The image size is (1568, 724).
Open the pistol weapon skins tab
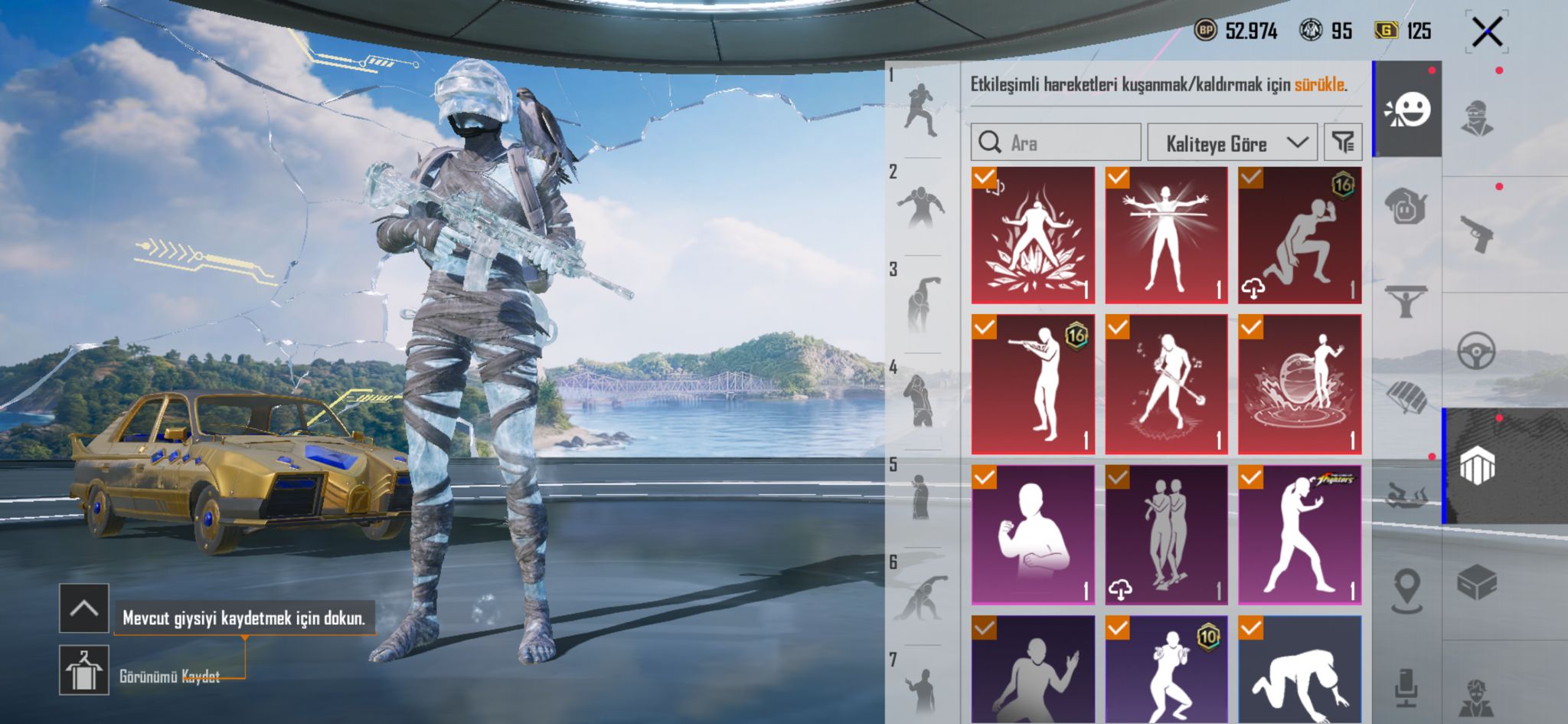(1477, 234)
